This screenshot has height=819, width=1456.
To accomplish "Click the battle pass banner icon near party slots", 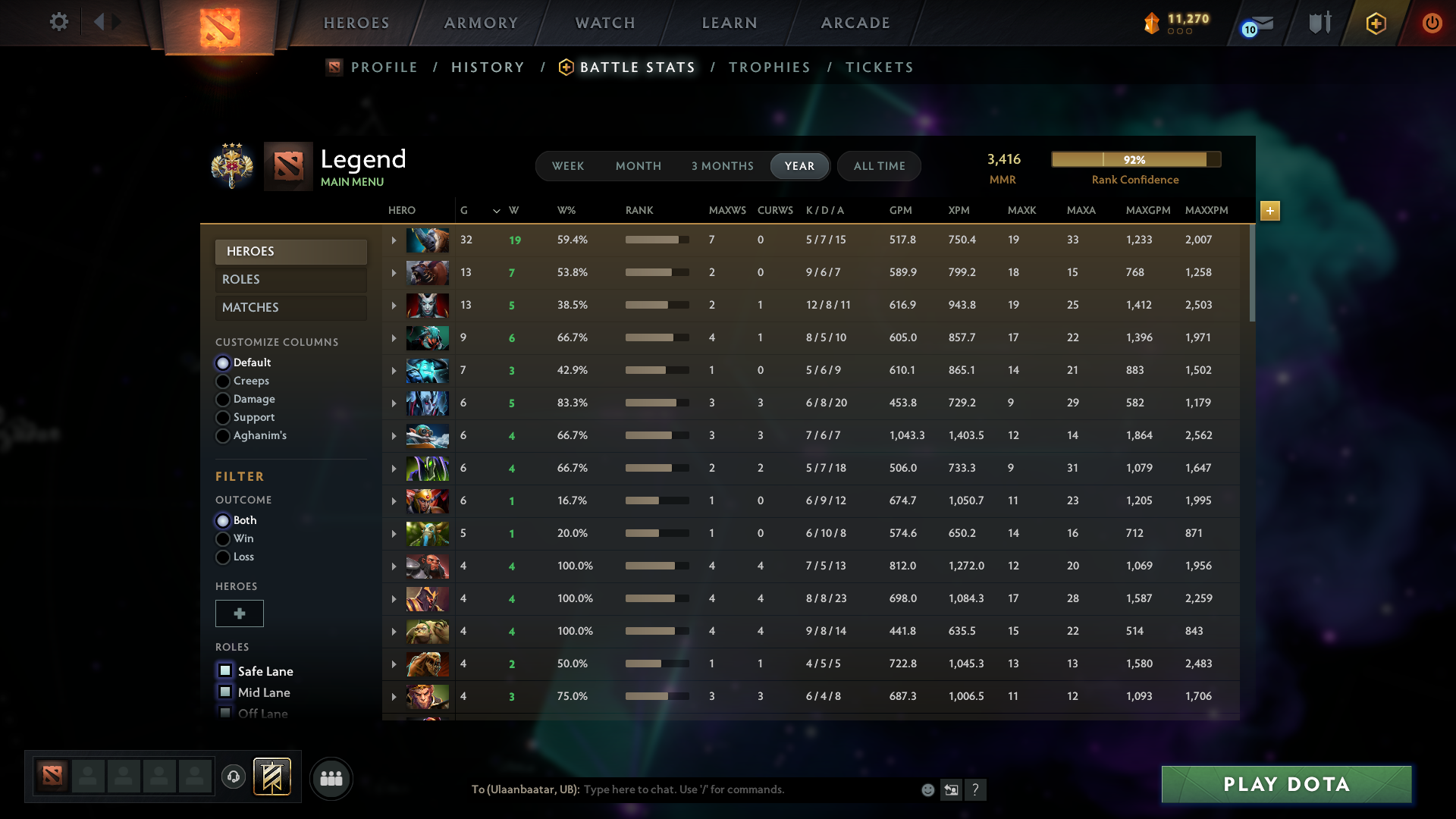I will tap(271, 777).
